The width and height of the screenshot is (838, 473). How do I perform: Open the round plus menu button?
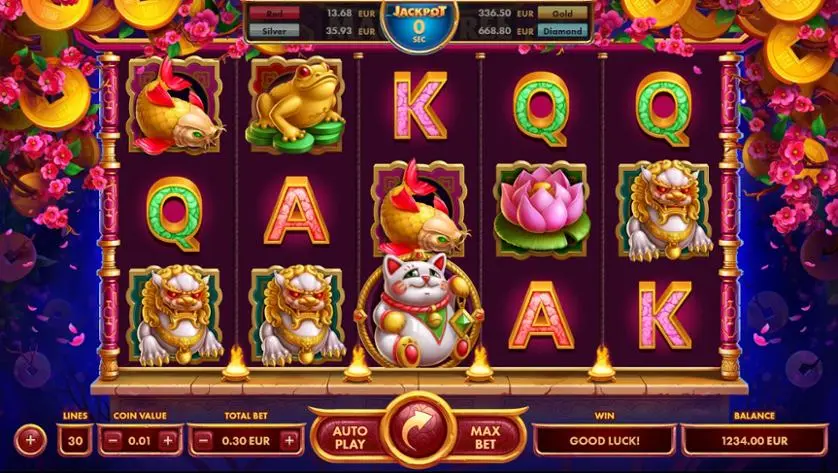point(30,439)
